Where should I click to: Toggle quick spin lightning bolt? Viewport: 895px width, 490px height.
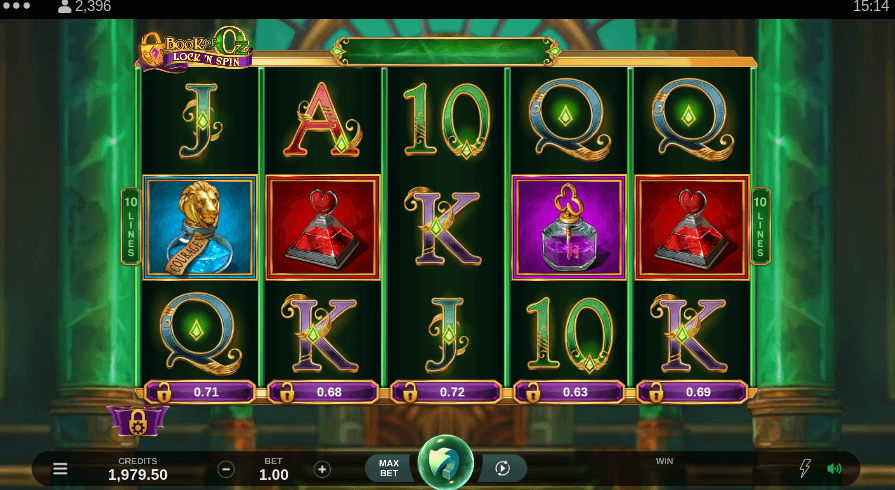[804, 468]
